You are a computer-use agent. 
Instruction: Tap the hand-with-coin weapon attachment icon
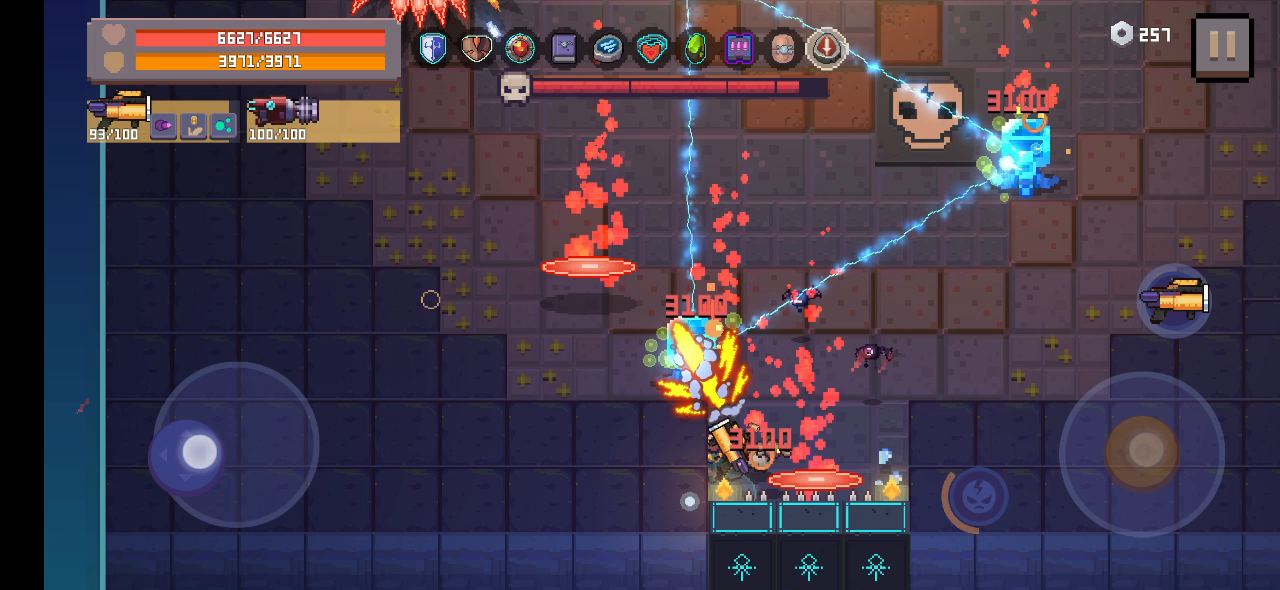(x=193, y=126)
